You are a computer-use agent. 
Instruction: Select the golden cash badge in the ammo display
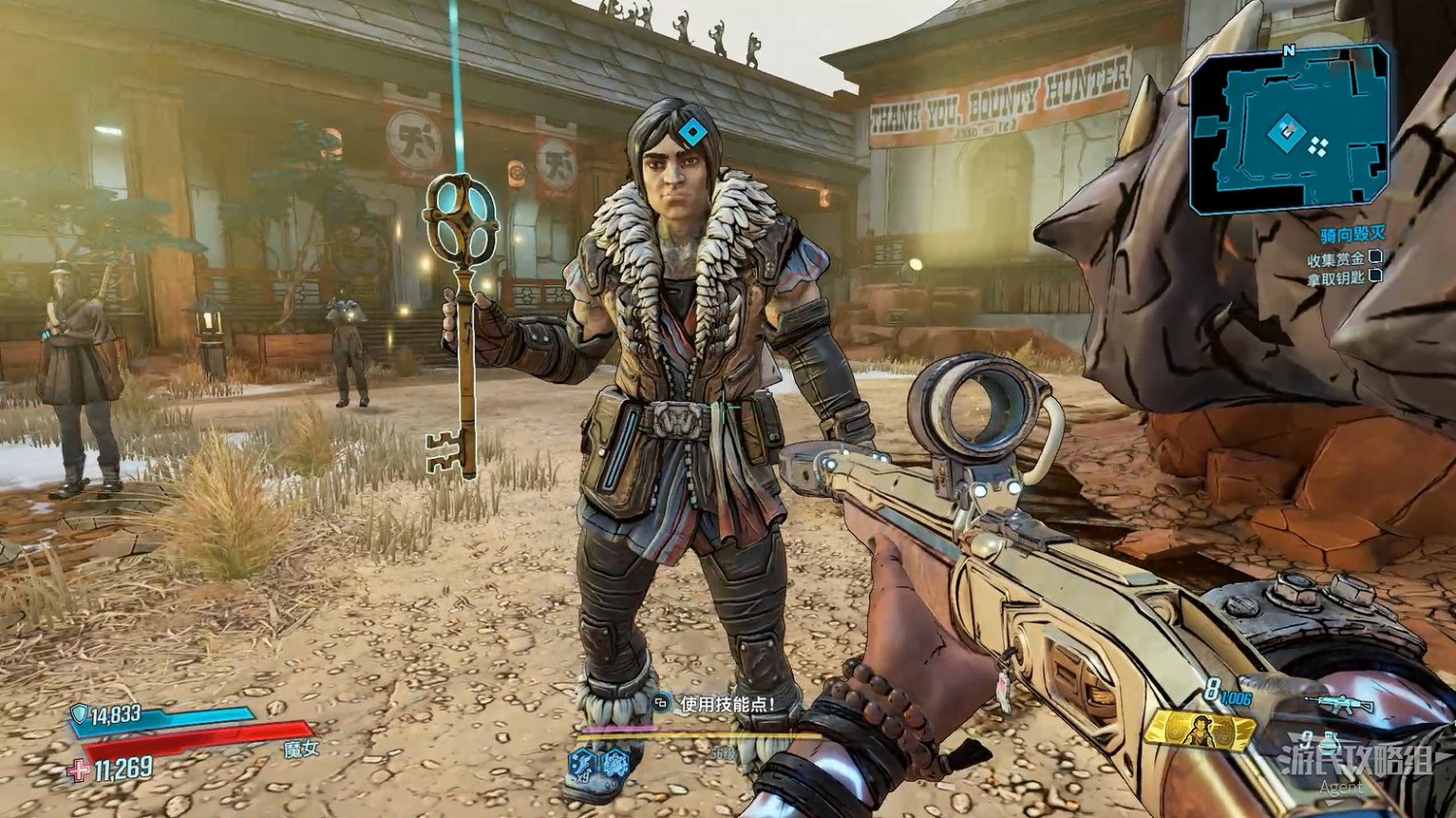[x=1200, y=730]
